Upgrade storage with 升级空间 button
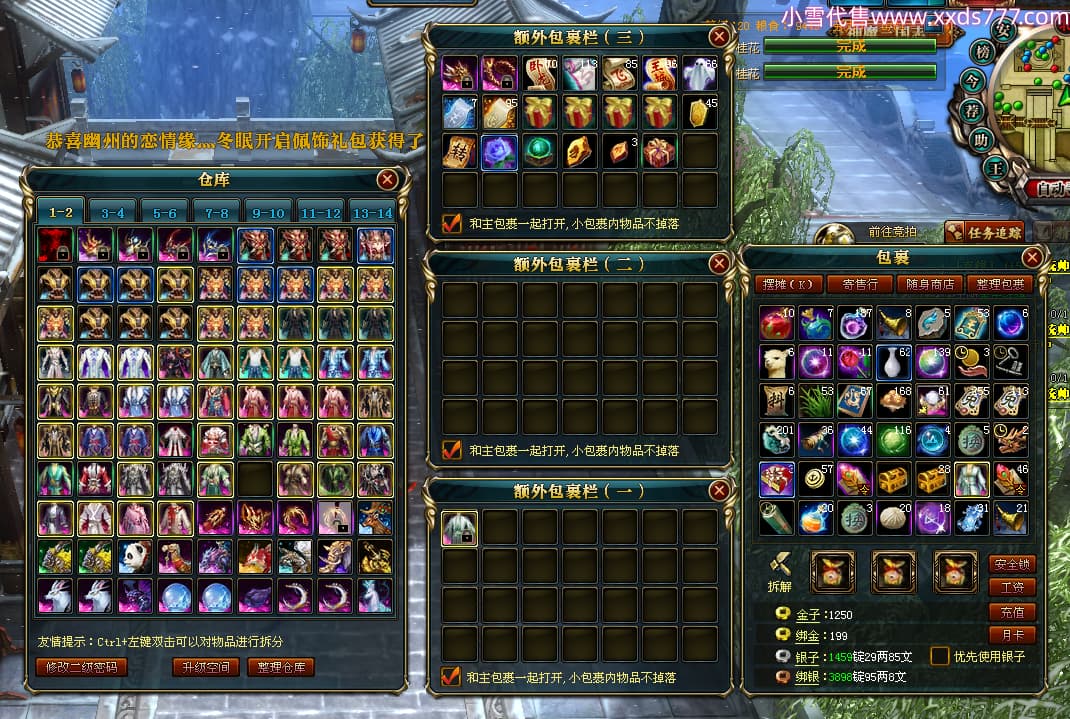The height and width of the screenshot is (719, 1070). [x=206, y=667]
